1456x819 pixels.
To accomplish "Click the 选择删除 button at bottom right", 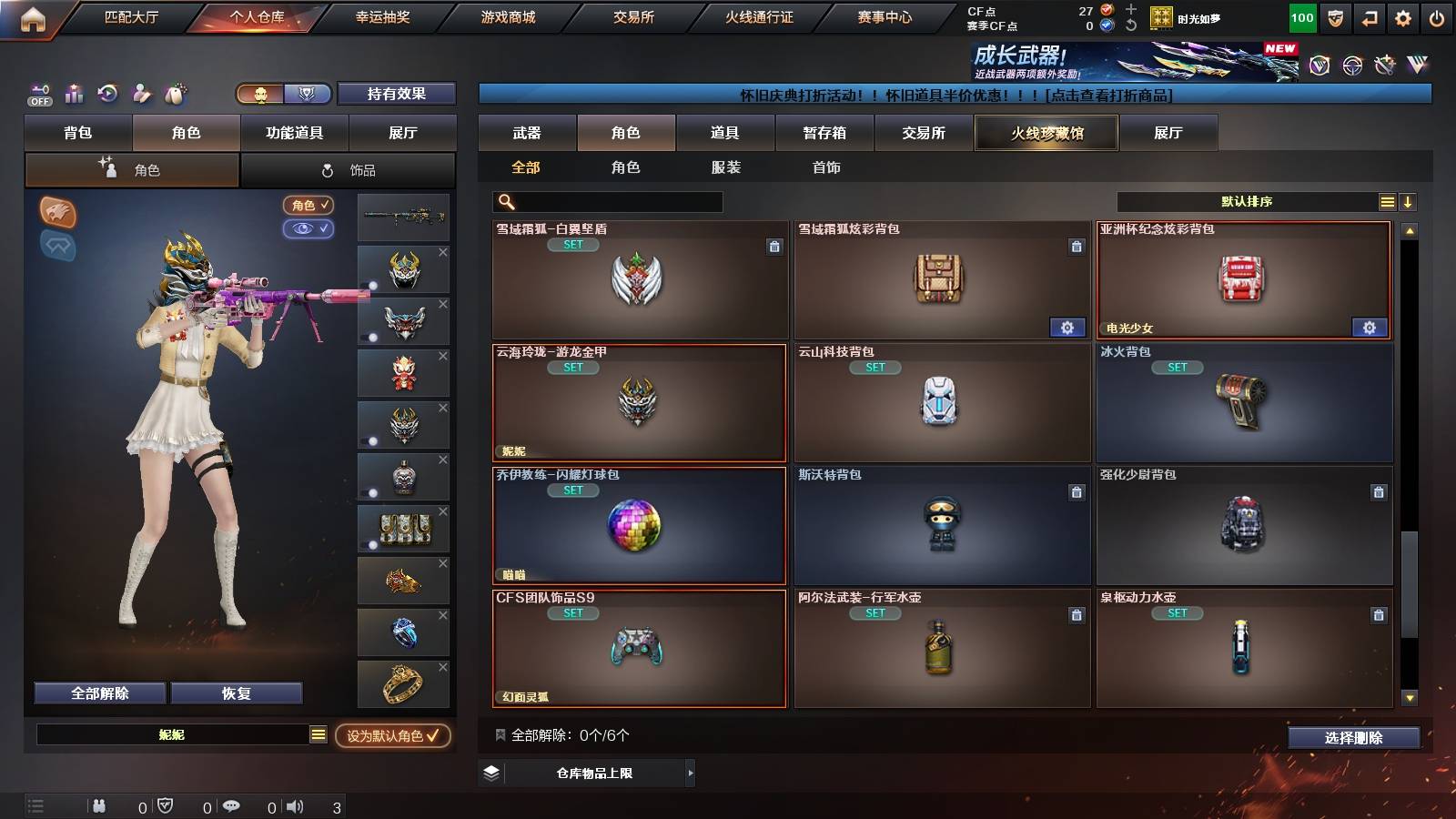I will pyautogui.click(x=1352, y=738).
